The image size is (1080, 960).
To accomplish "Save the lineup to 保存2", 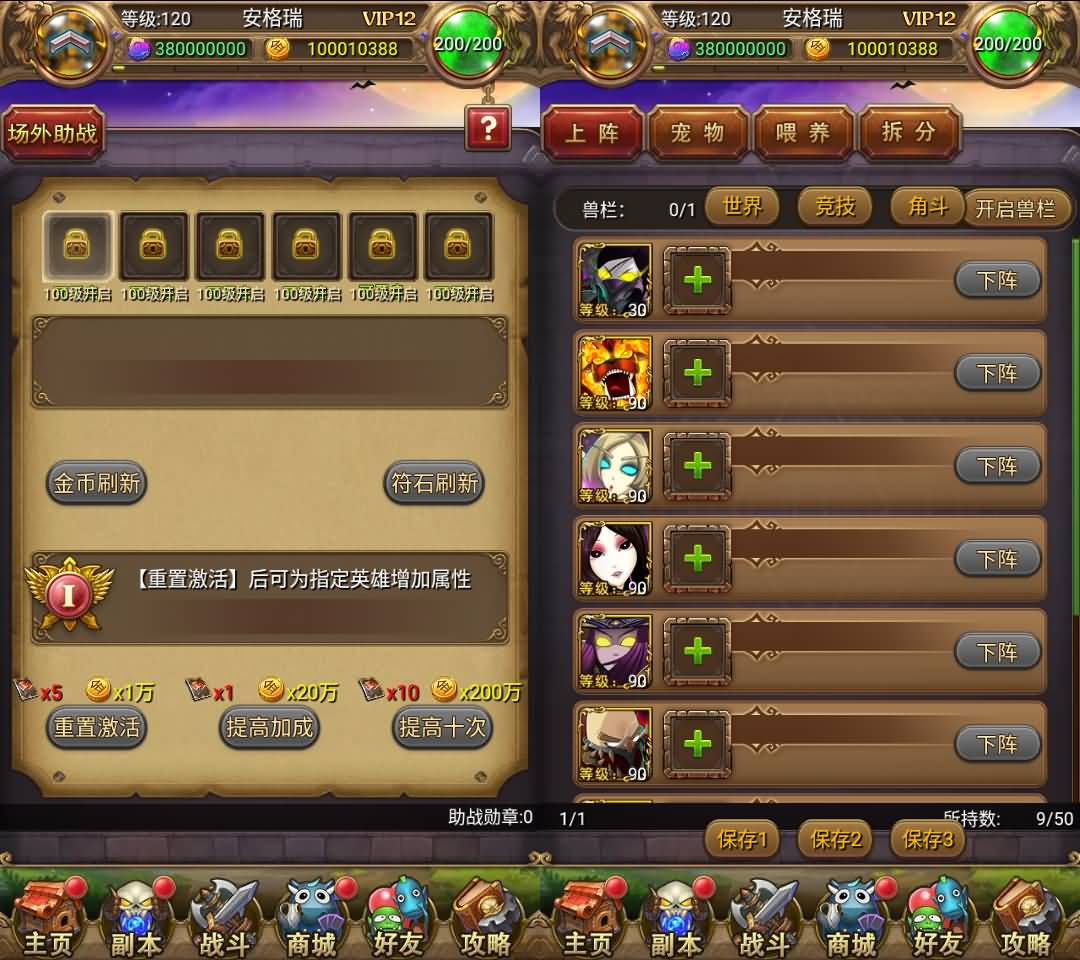I will pyautogui.click(x=835, y=839).
